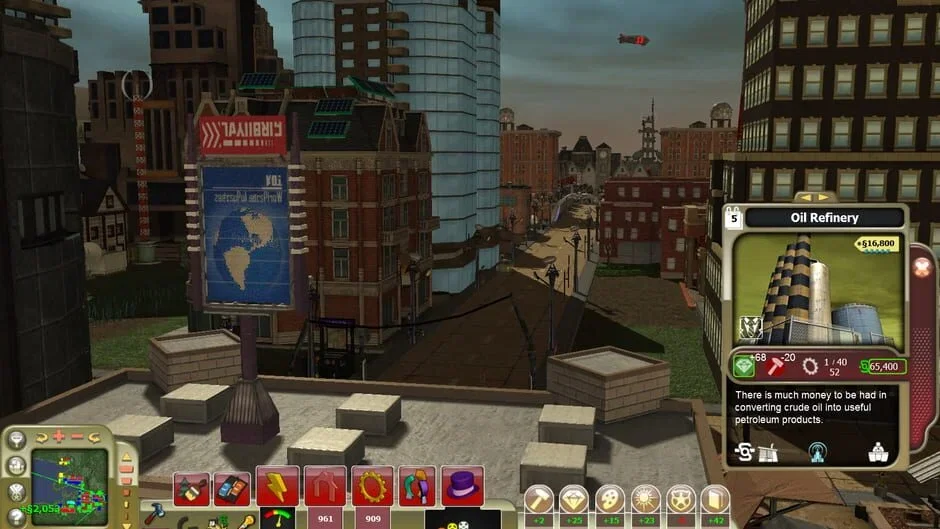Select the purple top hat category

coord(462,487)
